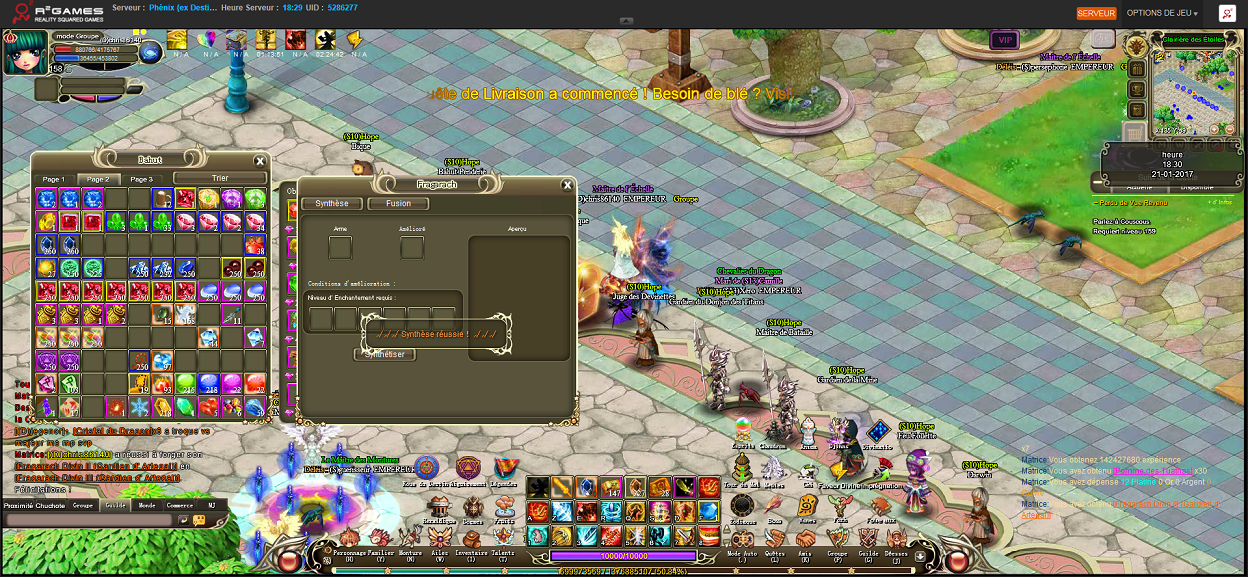
Task: Open Page 3 of the Bahut
Action: [142, 179]
